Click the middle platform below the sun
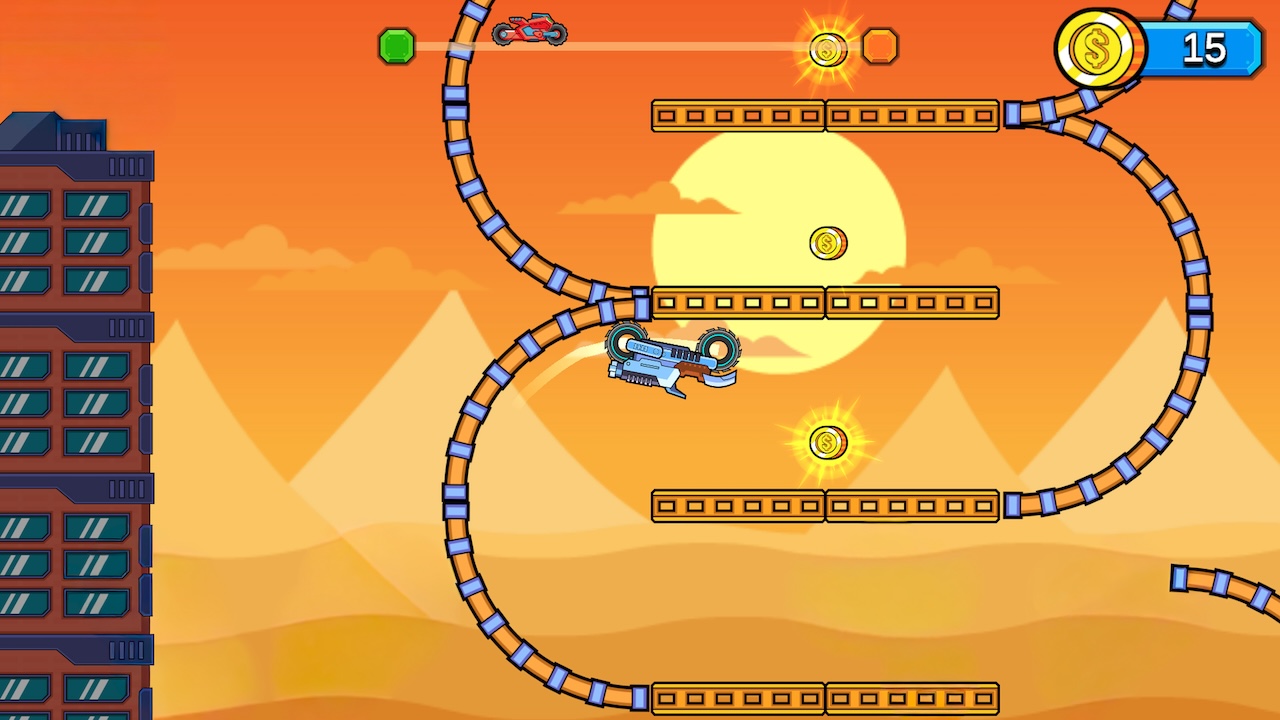Screen dimensions: 1280x720 point(825,303)
